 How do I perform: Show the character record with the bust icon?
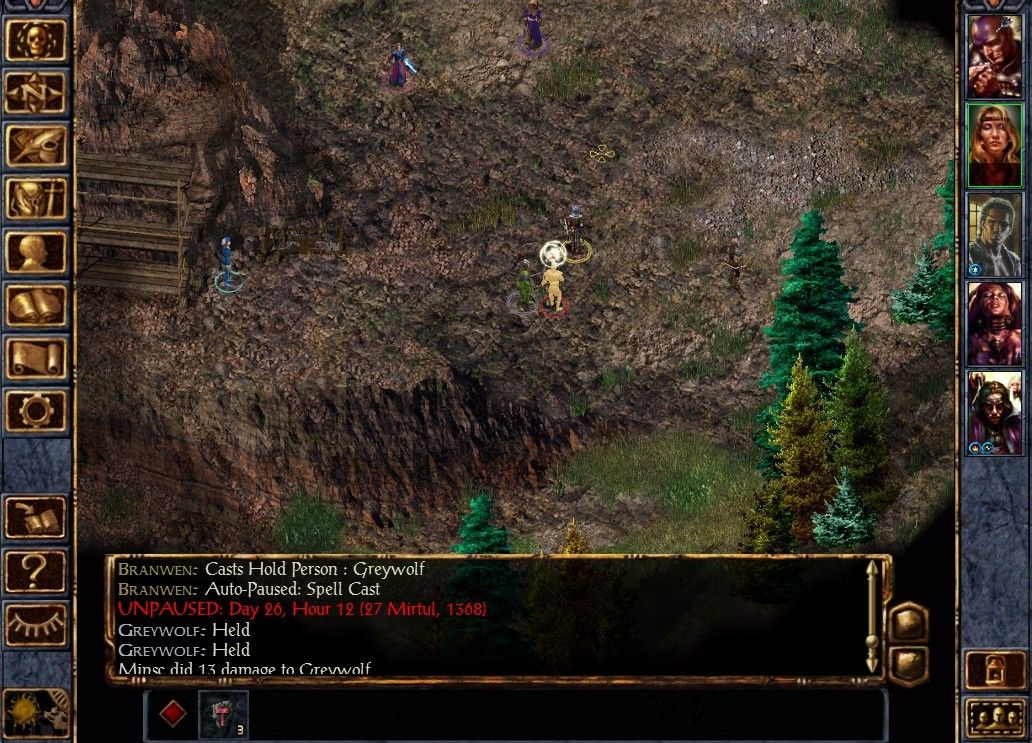pos(36,252)
